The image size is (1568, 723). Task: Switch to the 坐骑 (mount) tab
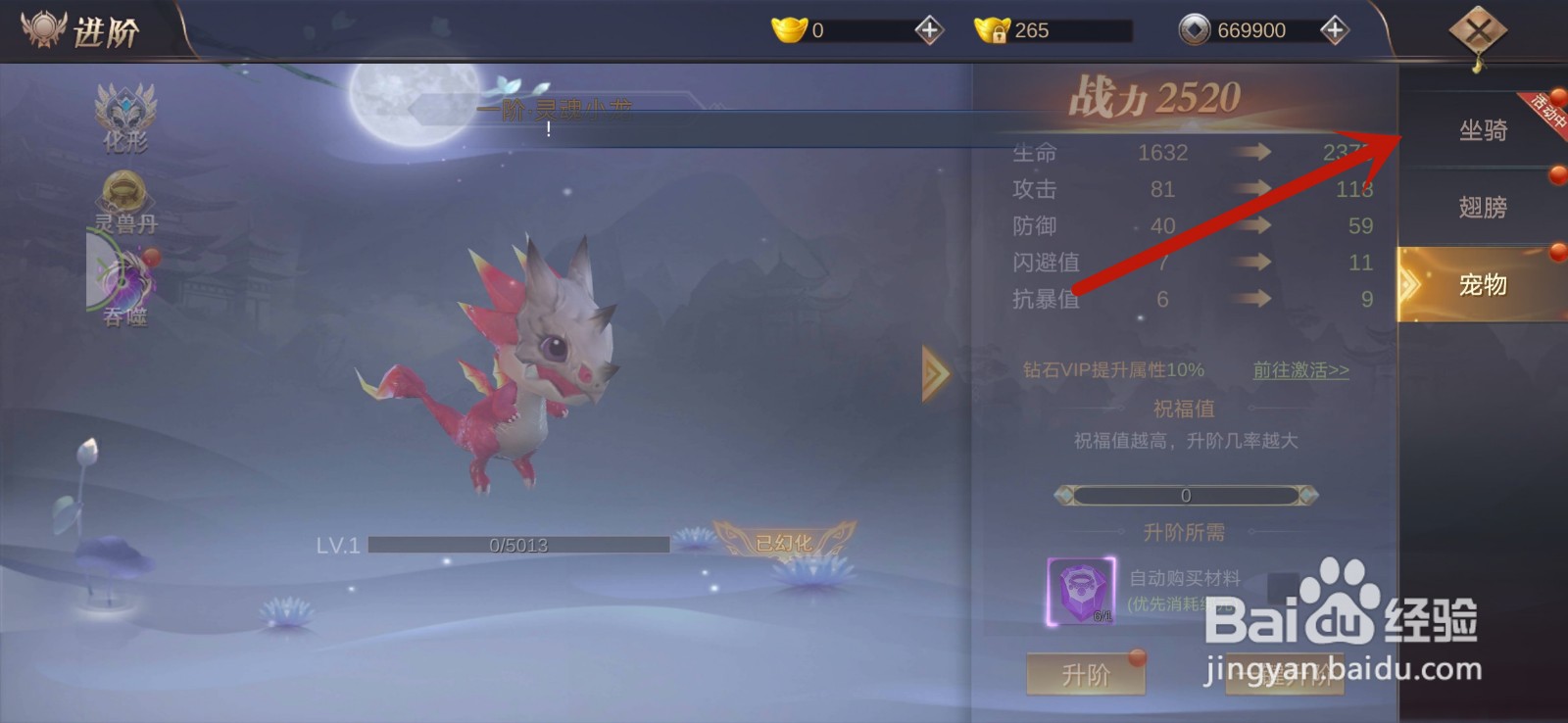click(x=1480, y=130)
